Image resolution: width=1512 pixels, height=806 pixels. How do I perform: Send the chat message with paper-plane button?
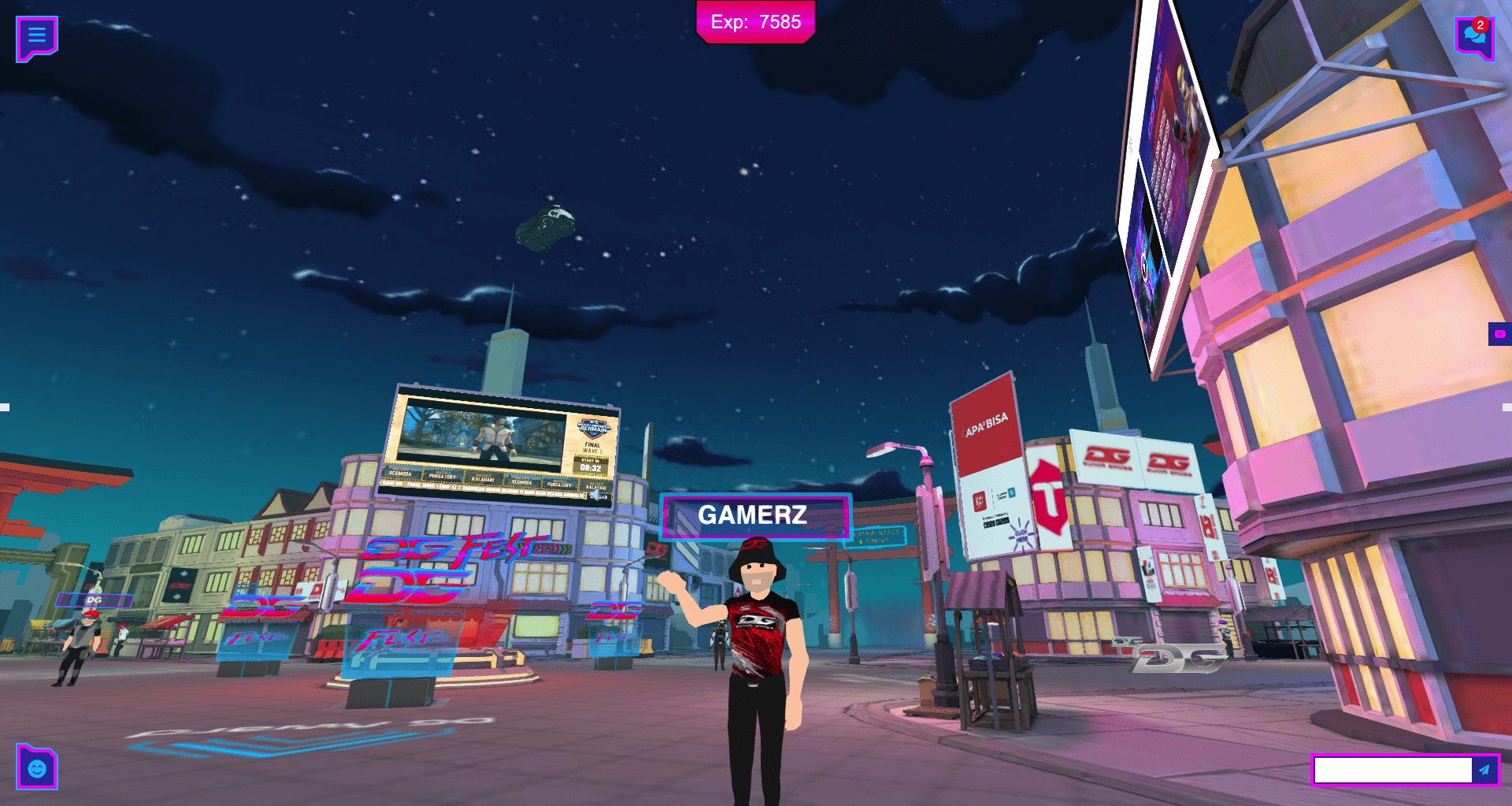pos(1484,770)
